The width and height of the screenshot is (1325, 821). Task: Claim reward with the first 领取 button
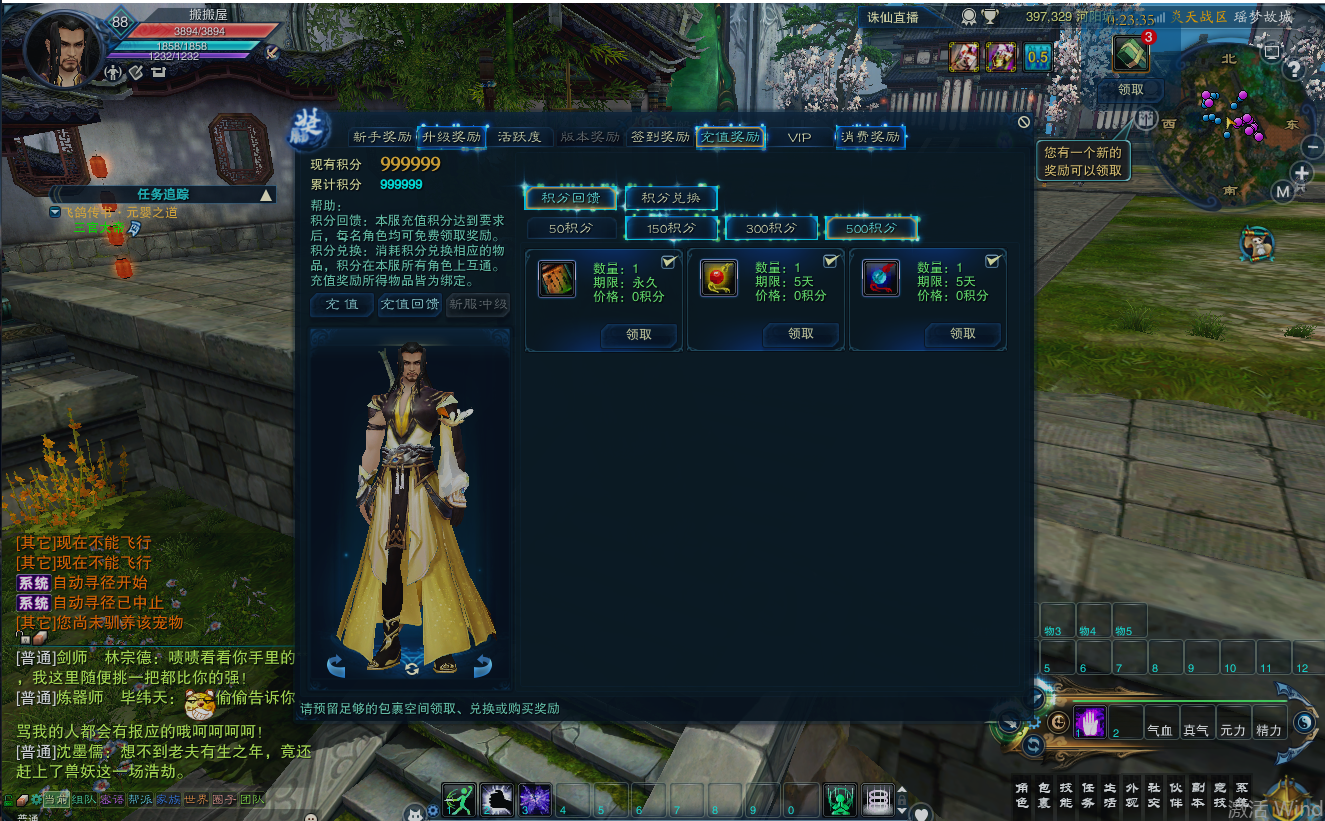tap(639, 335)
